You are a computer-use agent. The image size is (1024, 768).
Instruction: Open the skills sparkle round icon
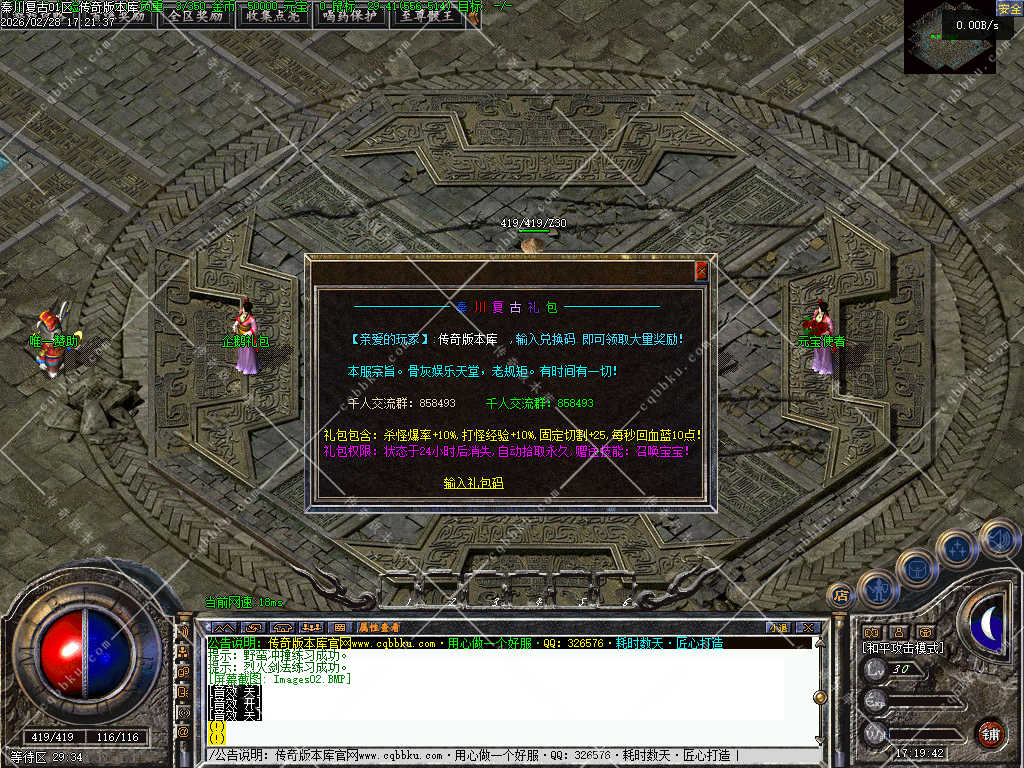pos(956,549)
